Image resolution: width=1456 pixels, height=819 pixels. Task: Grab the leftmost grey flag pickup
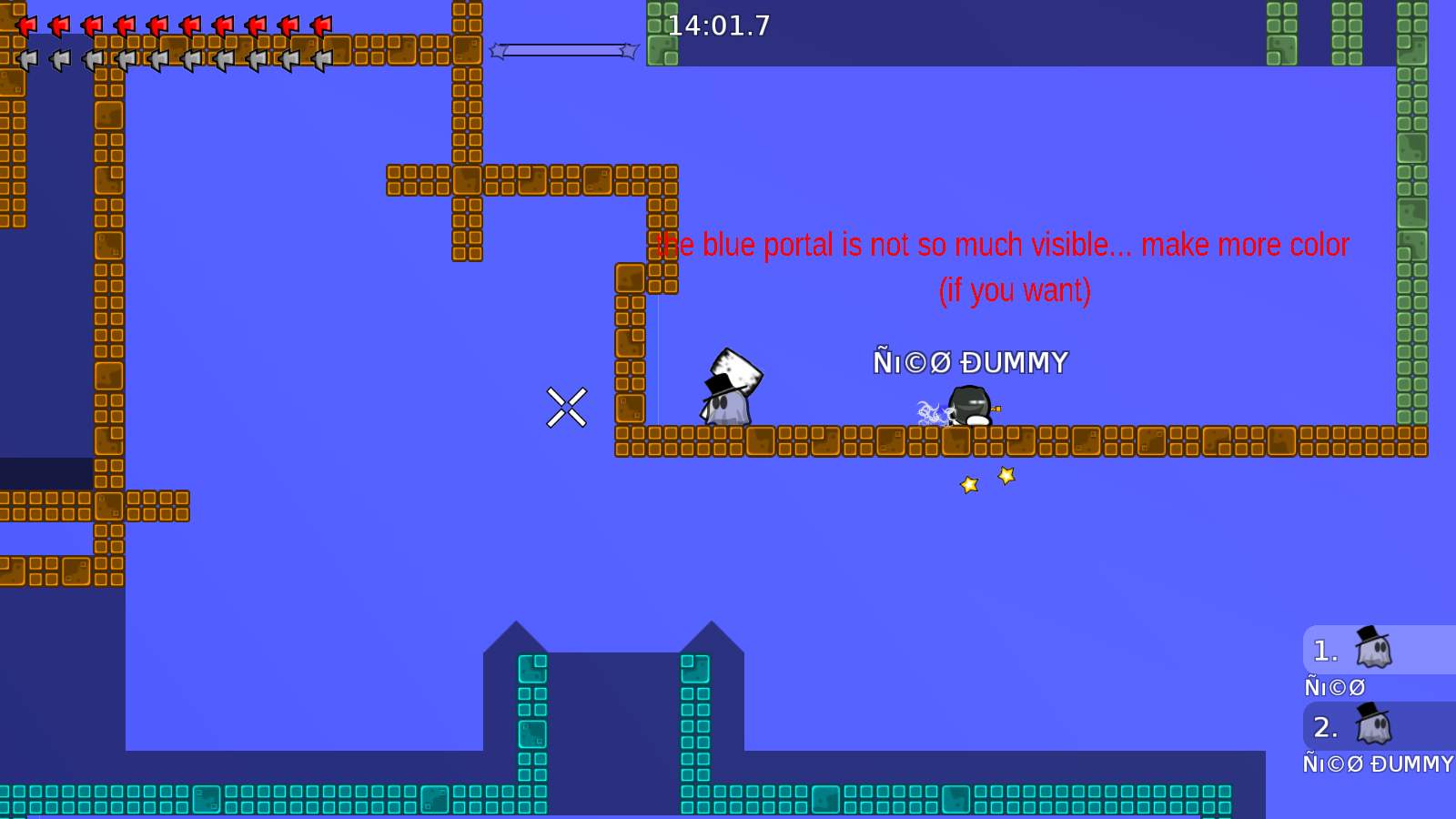tap(27, 59)
